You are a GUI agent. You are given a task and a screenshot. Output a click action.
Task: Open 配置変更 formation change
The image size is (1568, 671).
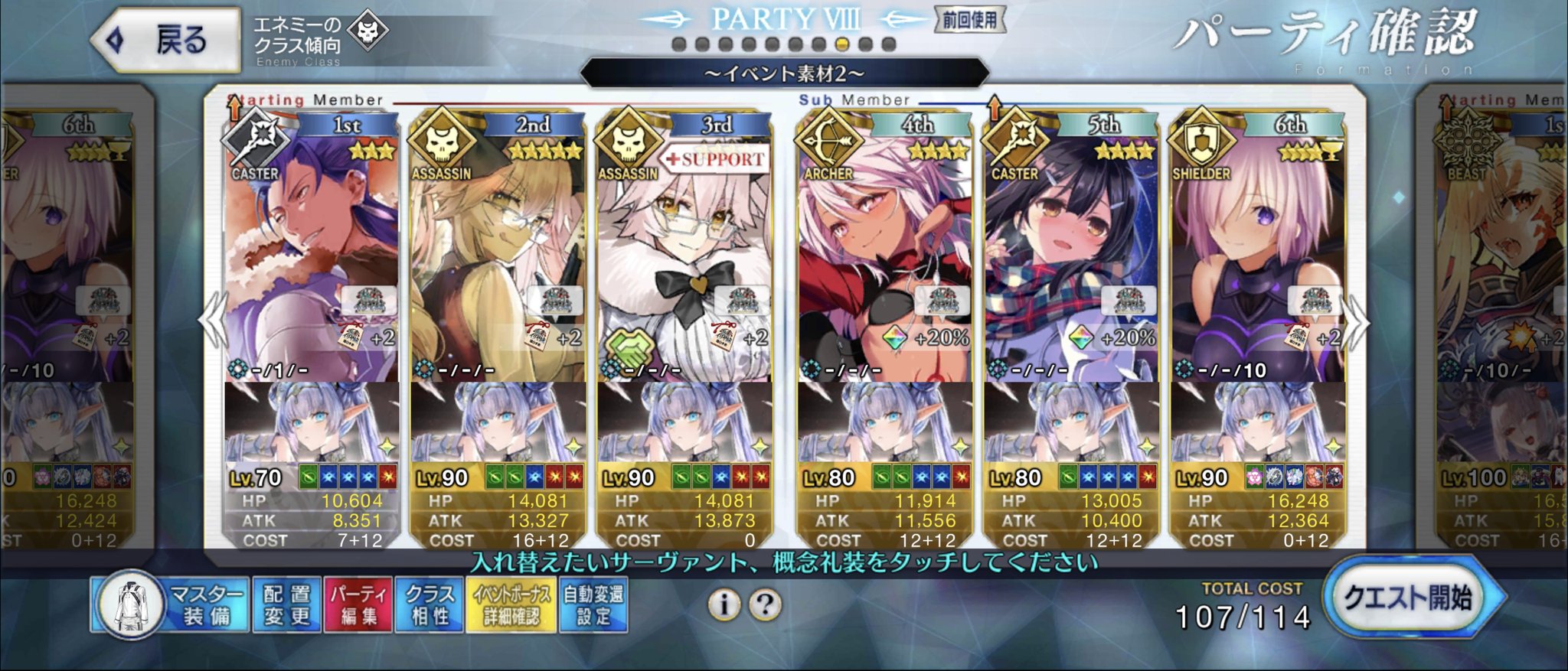pyautogui.click(x=286, y=605)
